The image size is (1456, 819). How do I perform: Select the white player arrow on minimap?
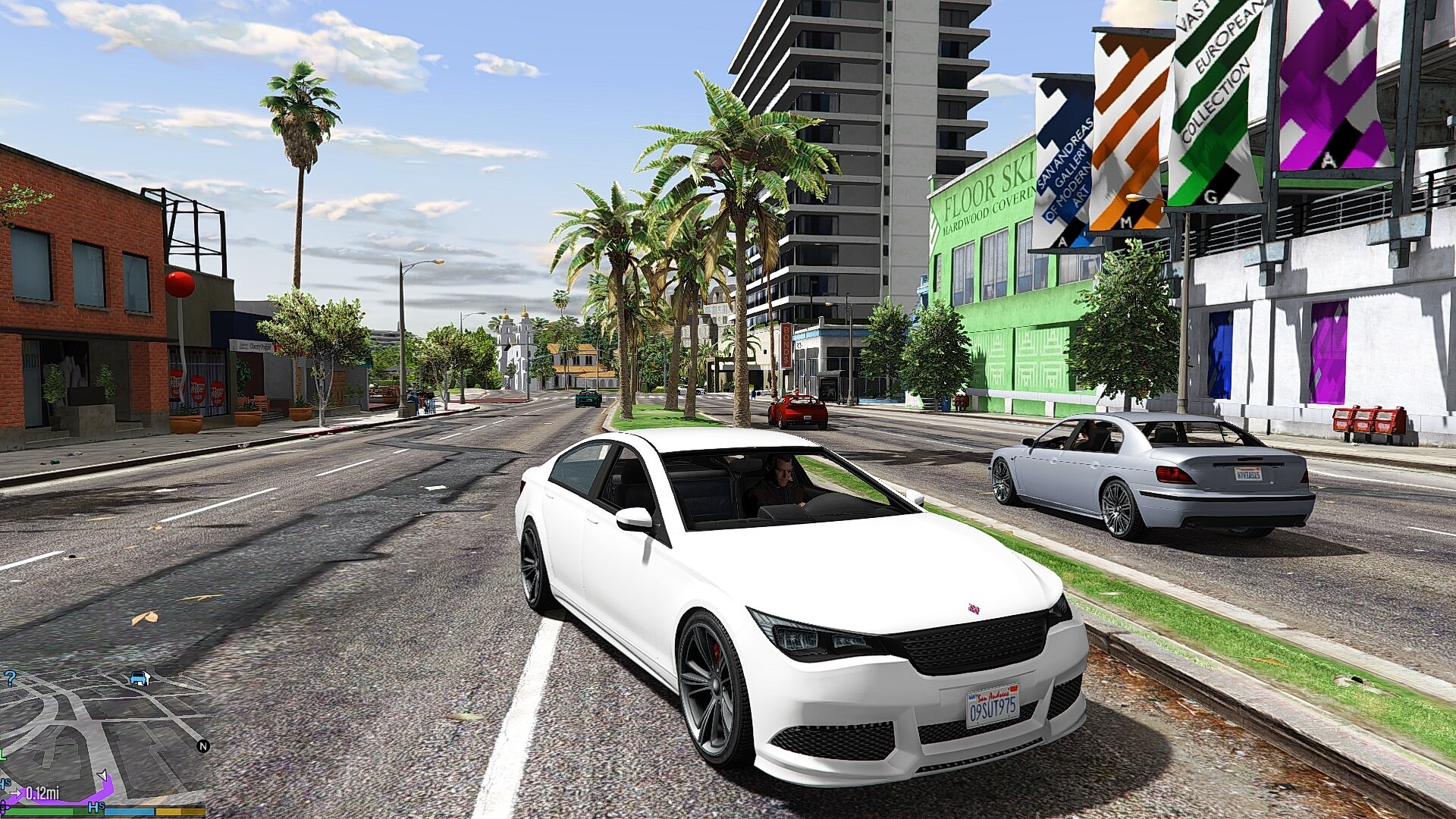coord(102,775)
